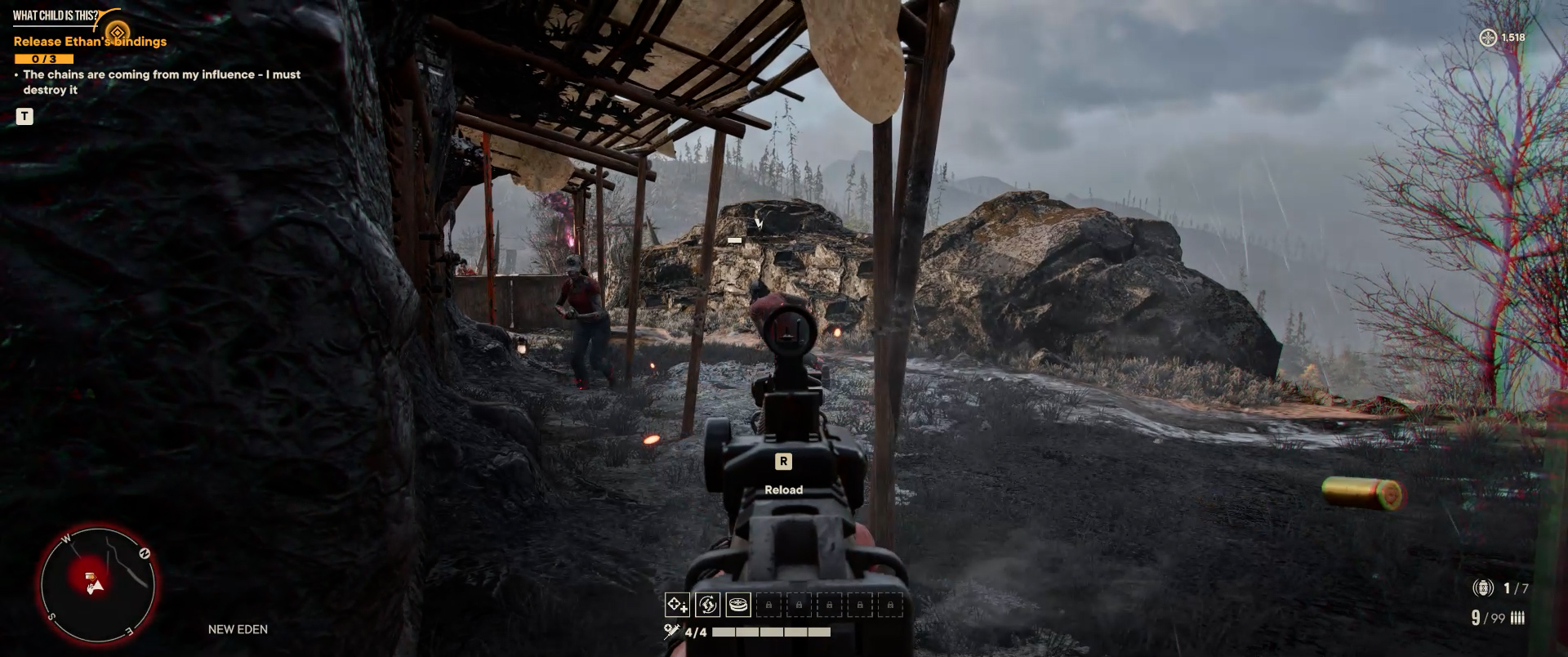1568x657 pixels.
Task: Select the What Child Is This quest title
Action: (56, 16)
